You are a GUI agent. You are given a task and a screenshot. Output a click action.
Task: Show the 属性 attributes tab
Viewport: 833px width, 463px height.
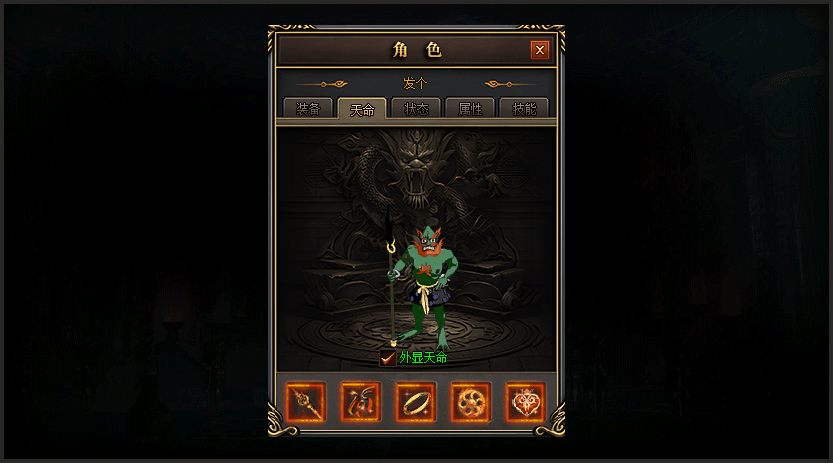pos(470,109)
